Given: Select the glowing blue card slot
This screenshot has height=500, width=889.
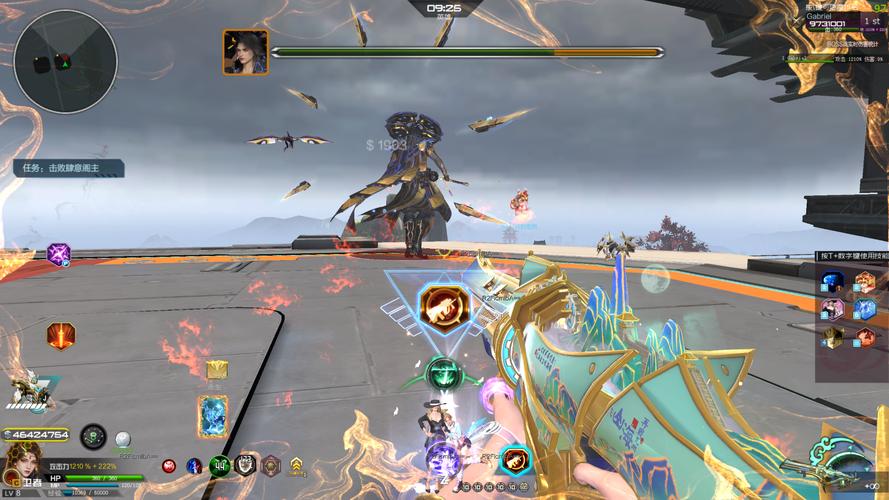Looking at the screenshot, I should (x=212, y=416).
